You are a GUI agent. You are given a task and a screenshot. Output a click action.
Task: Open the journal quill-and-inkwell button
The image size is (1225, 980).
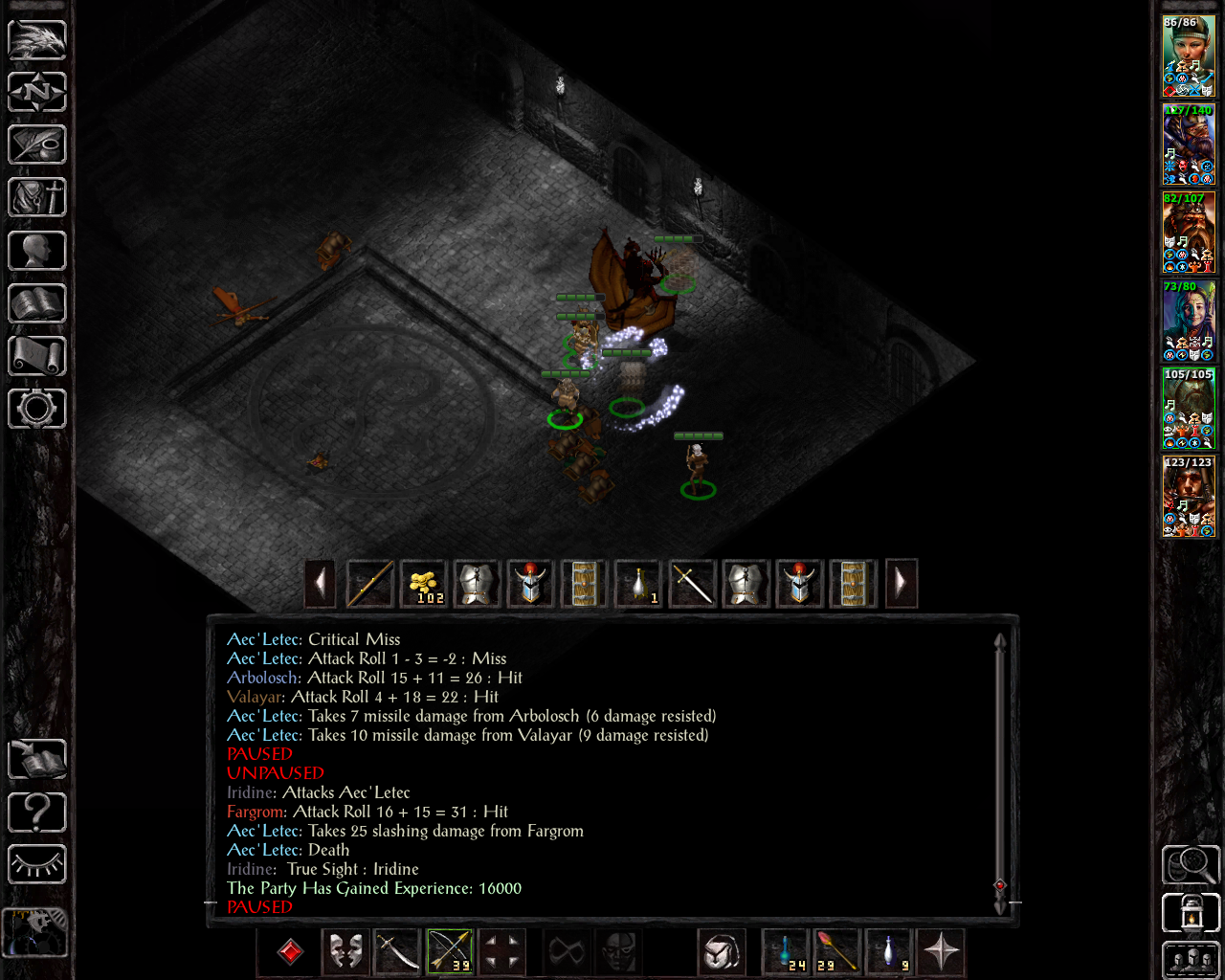pyautogui.click(x=37, y=145)
